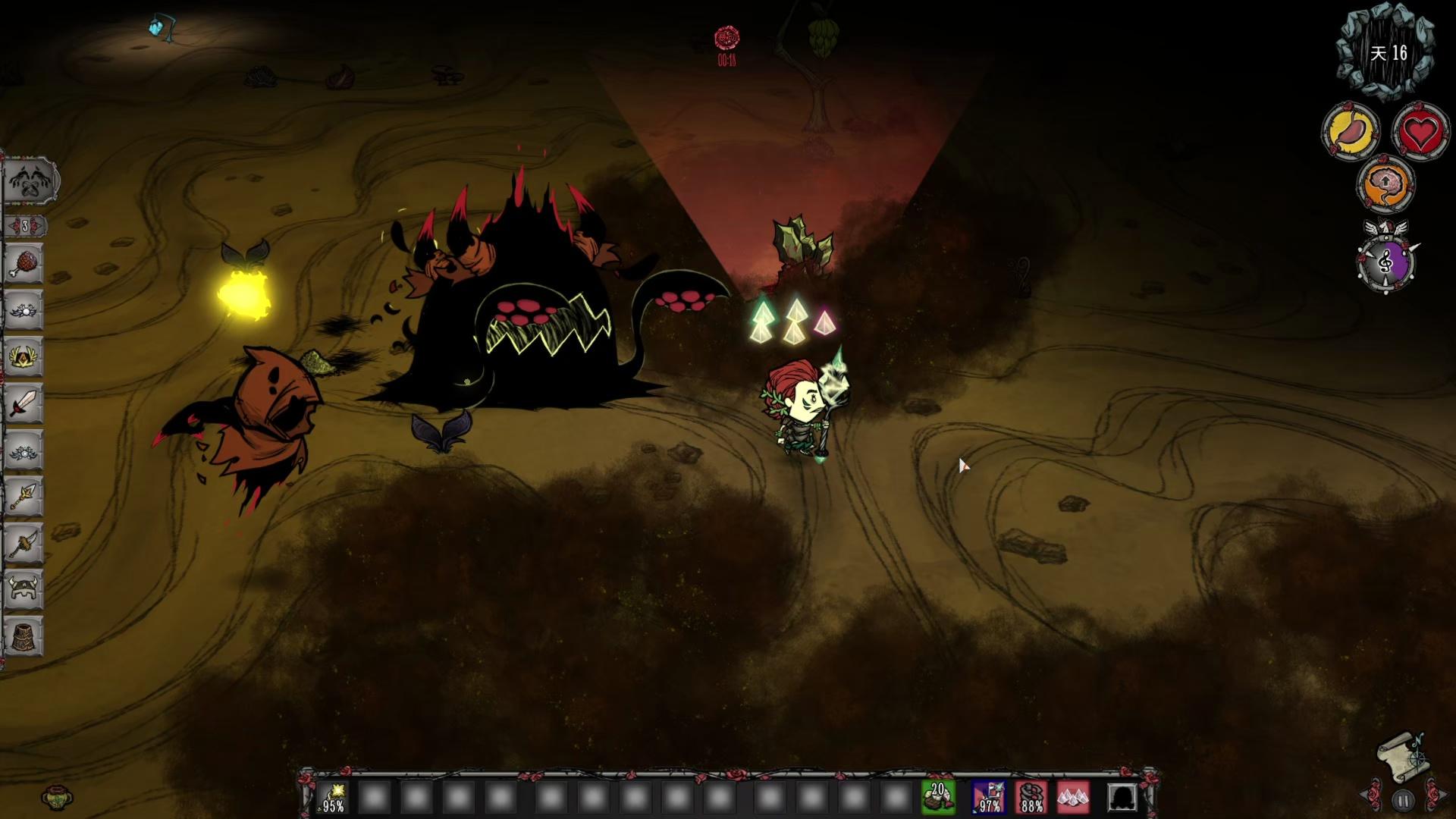1456x819 pixels.
Task: Choose the 88% durability armor slot
Action: 1031,798
